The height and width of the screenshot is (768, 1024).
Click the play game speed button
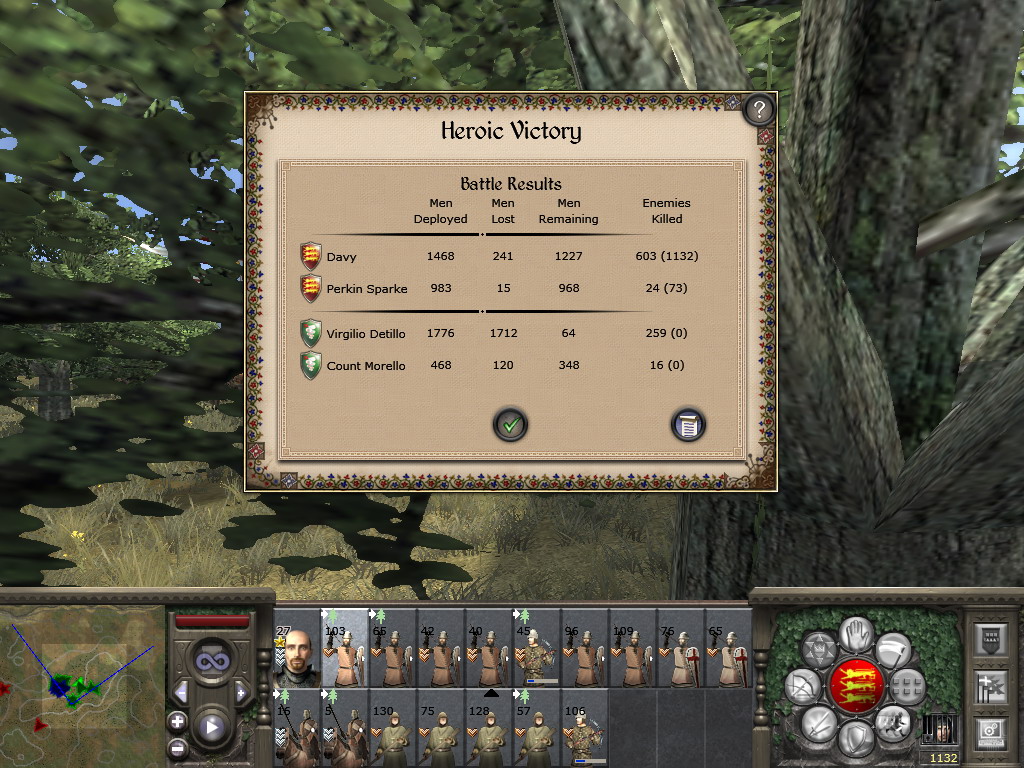coord(211,726)
